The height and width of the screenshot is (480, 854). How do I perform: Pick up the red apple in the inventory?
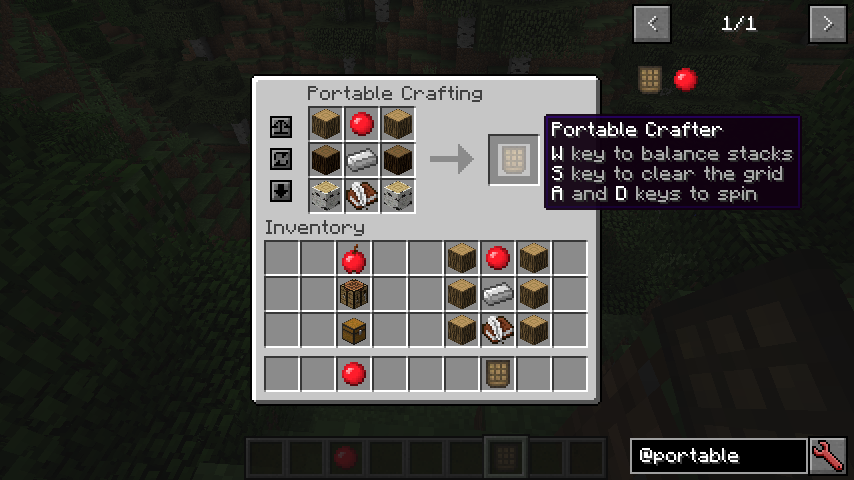pyautogui.click(x=352, y=260)
